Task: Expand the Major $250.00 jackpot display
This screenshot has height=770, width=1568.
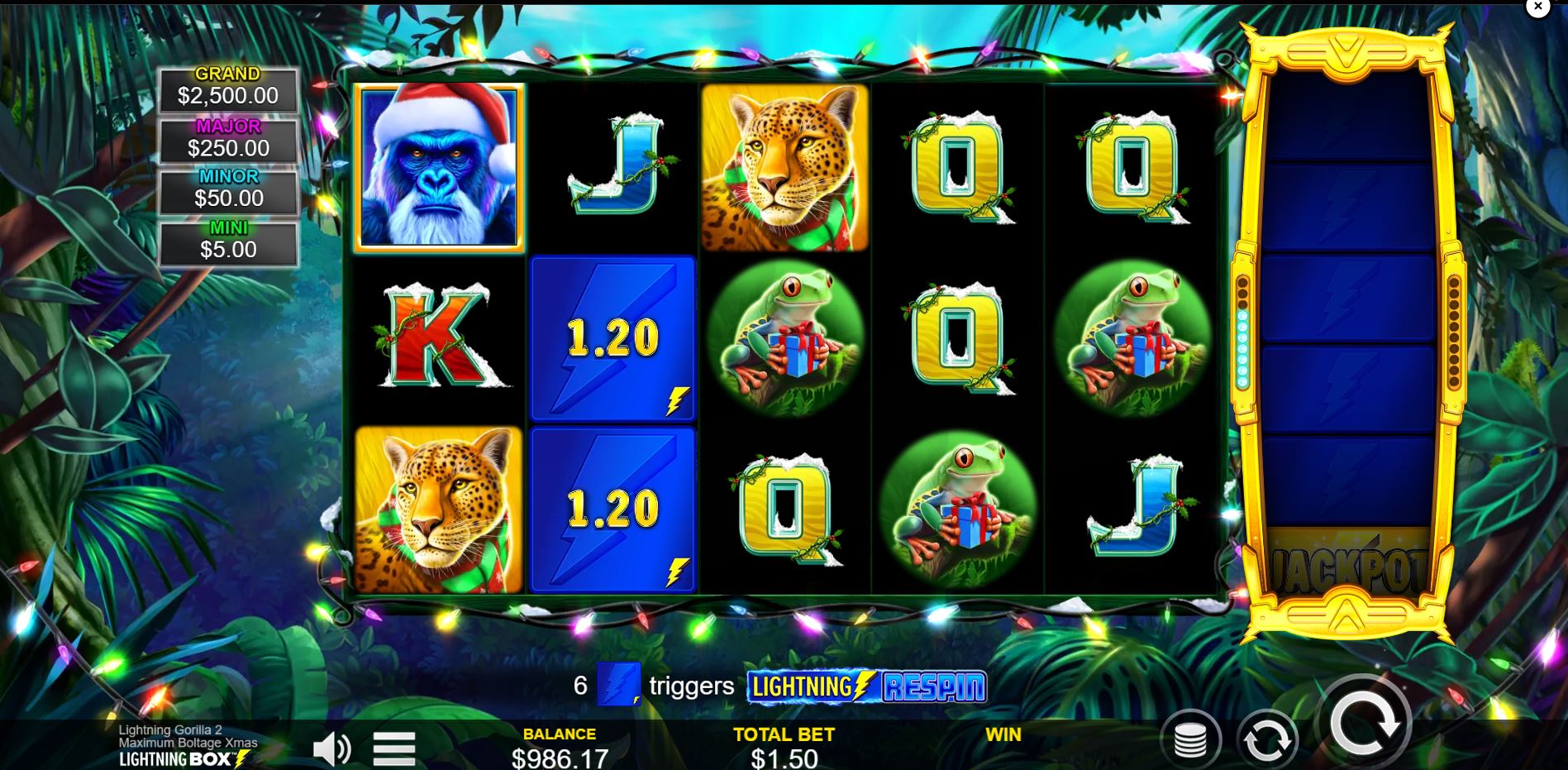Action: click(x=226, y=136)
